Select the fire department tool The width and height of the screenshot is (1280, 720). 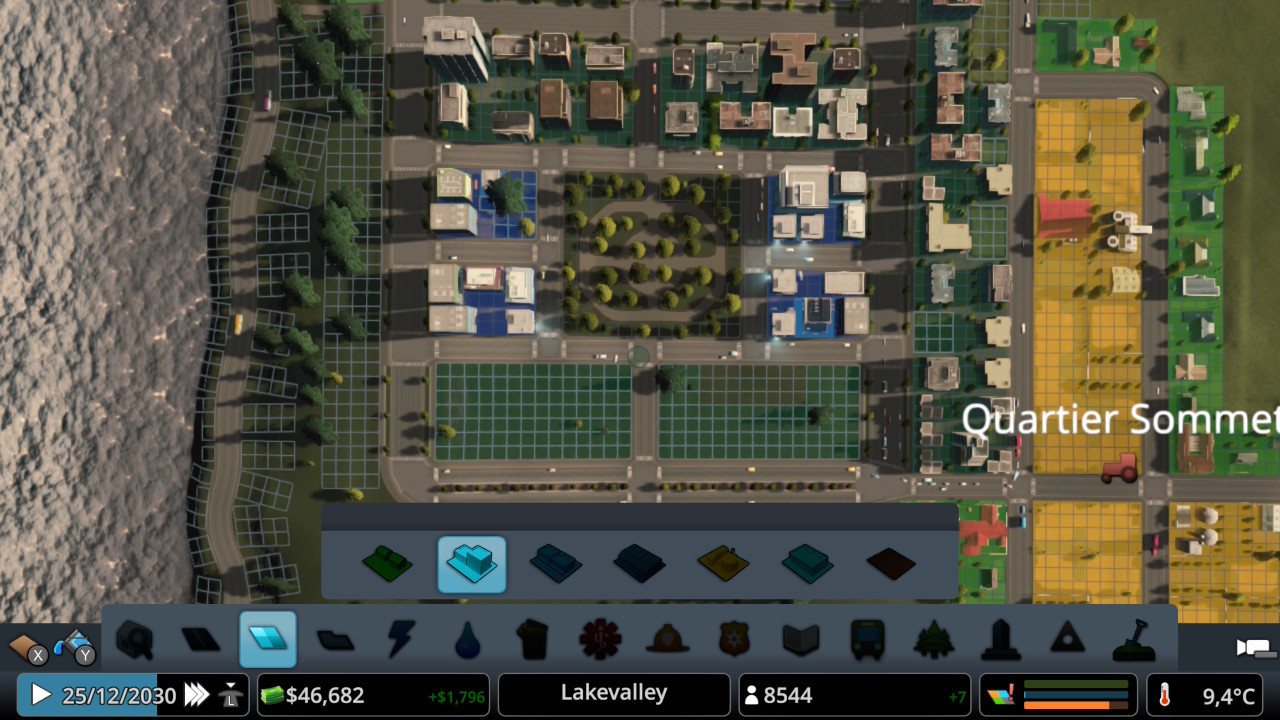tap(668, 640)
